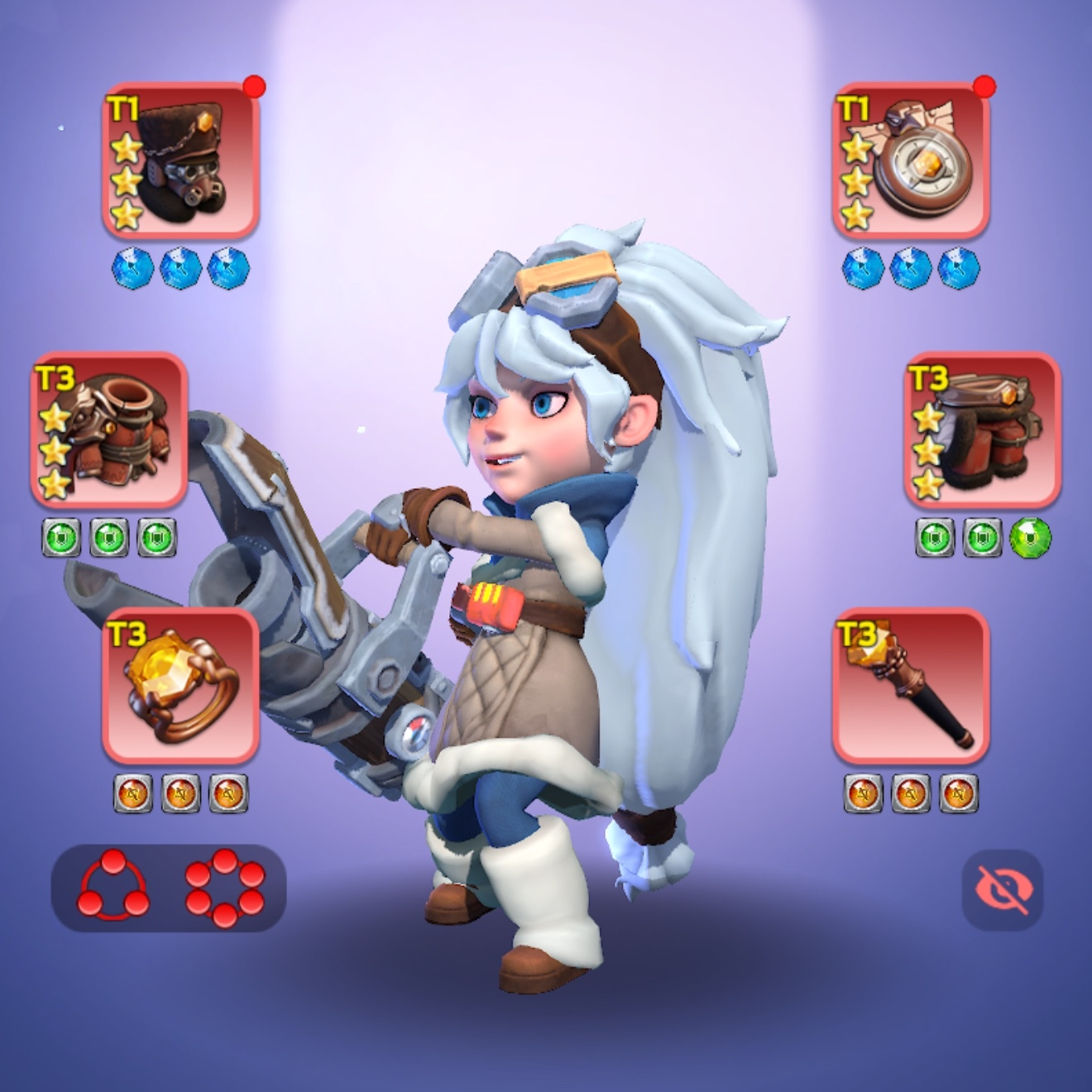Select the T1 gas mask hat slot
1092x1092 pixels.
[180, 160]
